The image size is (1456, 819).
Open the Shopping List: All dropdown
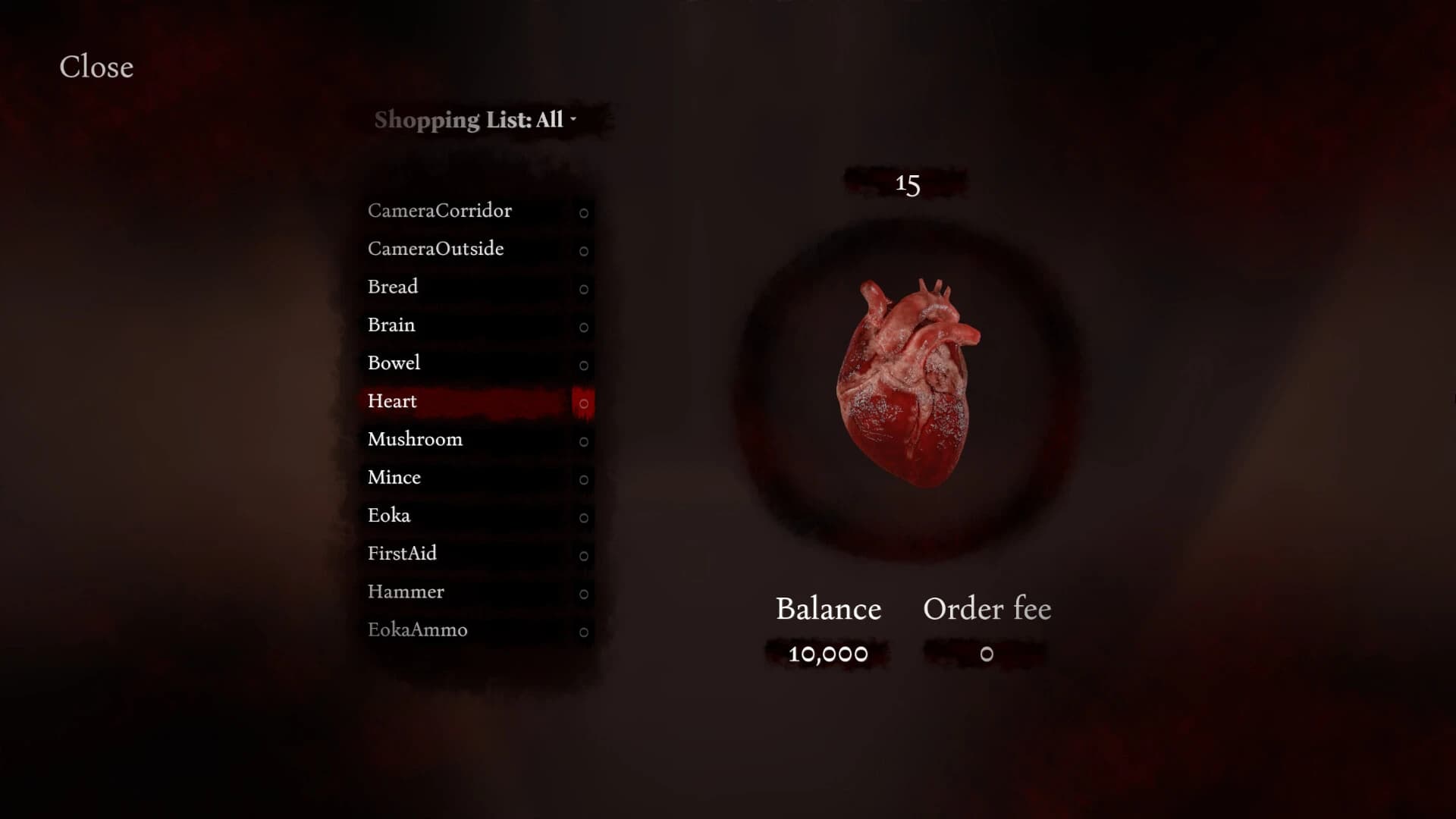point(470,119)
